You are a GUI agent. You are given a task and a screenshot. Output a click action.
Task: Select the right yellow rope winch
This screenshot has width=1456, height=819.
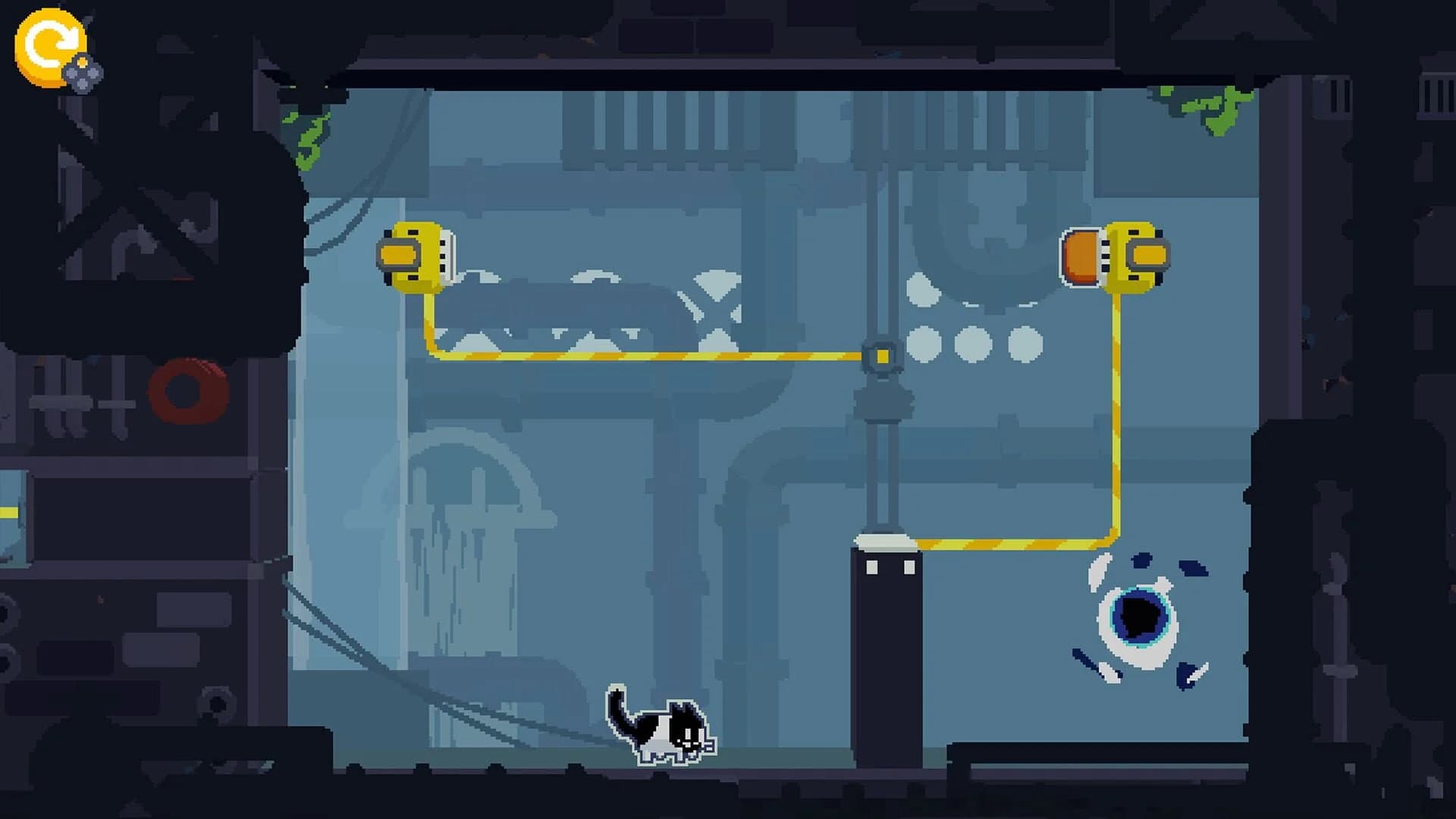click(1134, 258)
